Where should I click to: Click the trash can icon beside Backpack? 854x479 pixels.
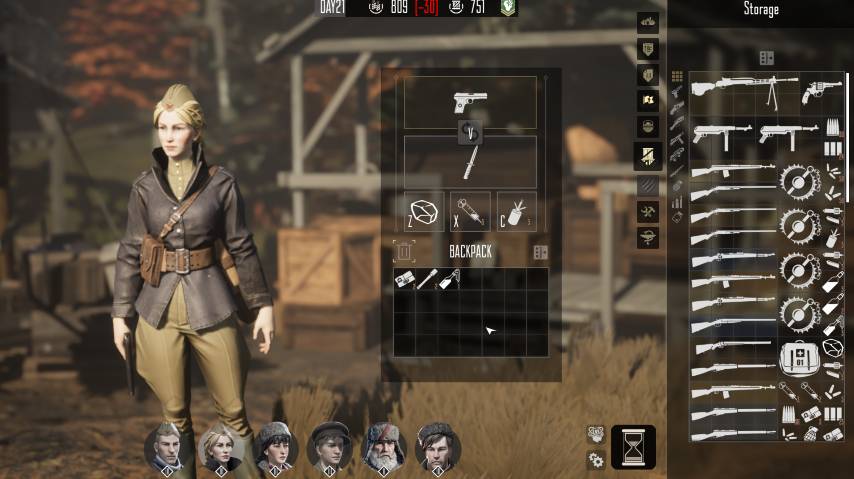(404, 252)
